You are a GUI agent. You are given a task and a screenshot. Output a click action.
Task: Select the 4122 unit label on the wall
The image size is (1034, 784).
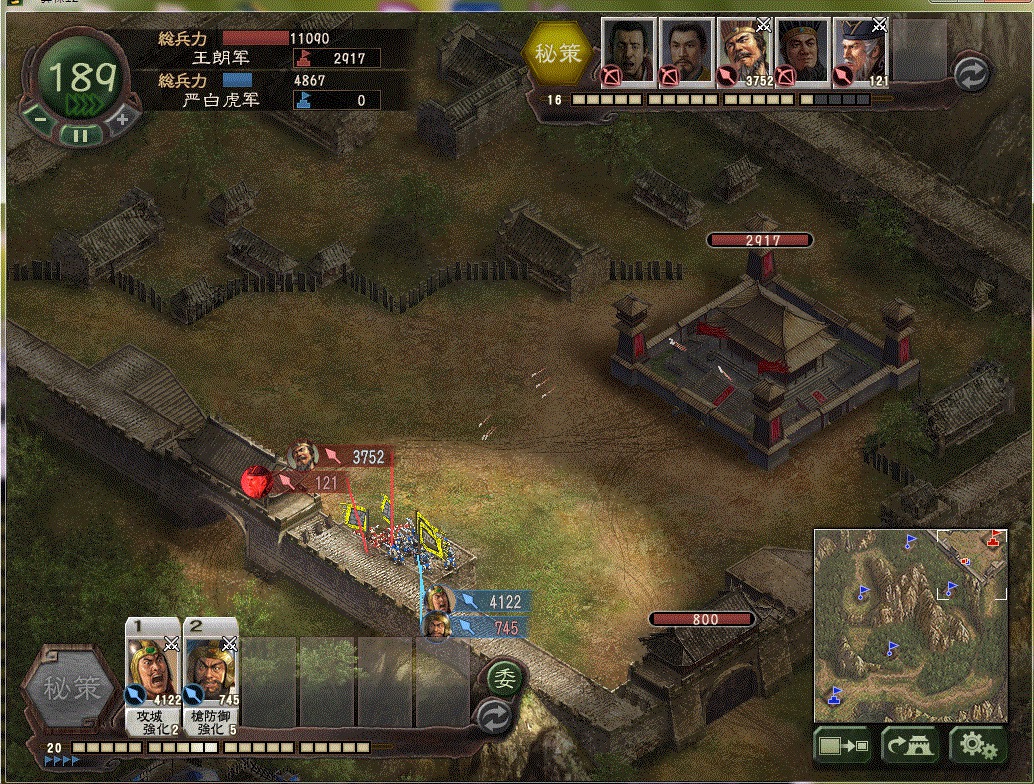pos(494,601)
